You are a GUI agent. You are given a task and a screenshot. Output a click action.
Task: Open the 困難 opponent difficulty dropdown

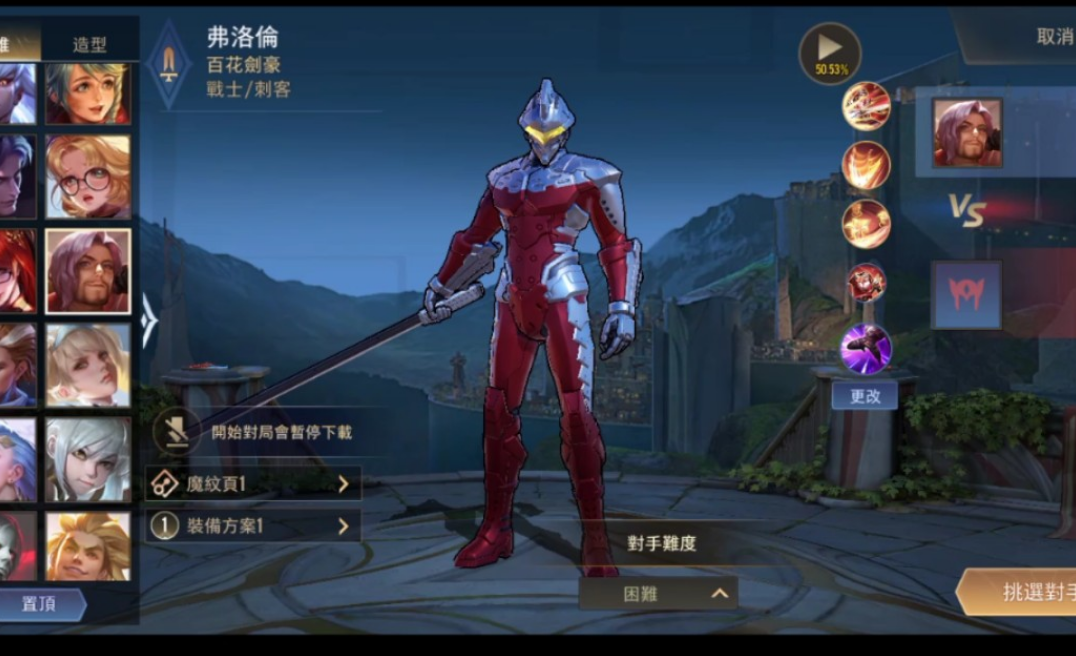(658, 593)
